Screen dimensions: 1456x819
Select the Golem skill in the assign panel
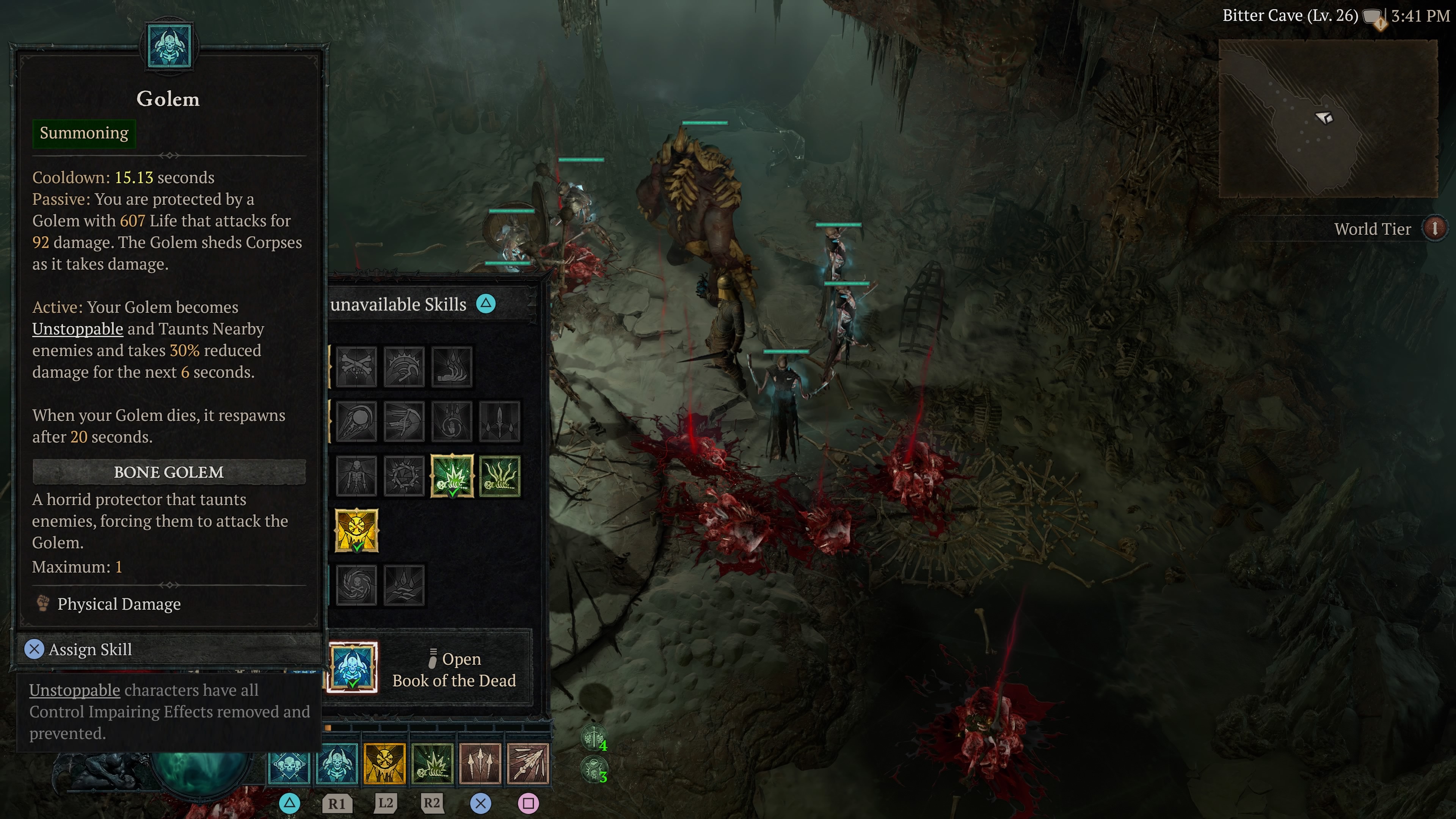(353, 667)
